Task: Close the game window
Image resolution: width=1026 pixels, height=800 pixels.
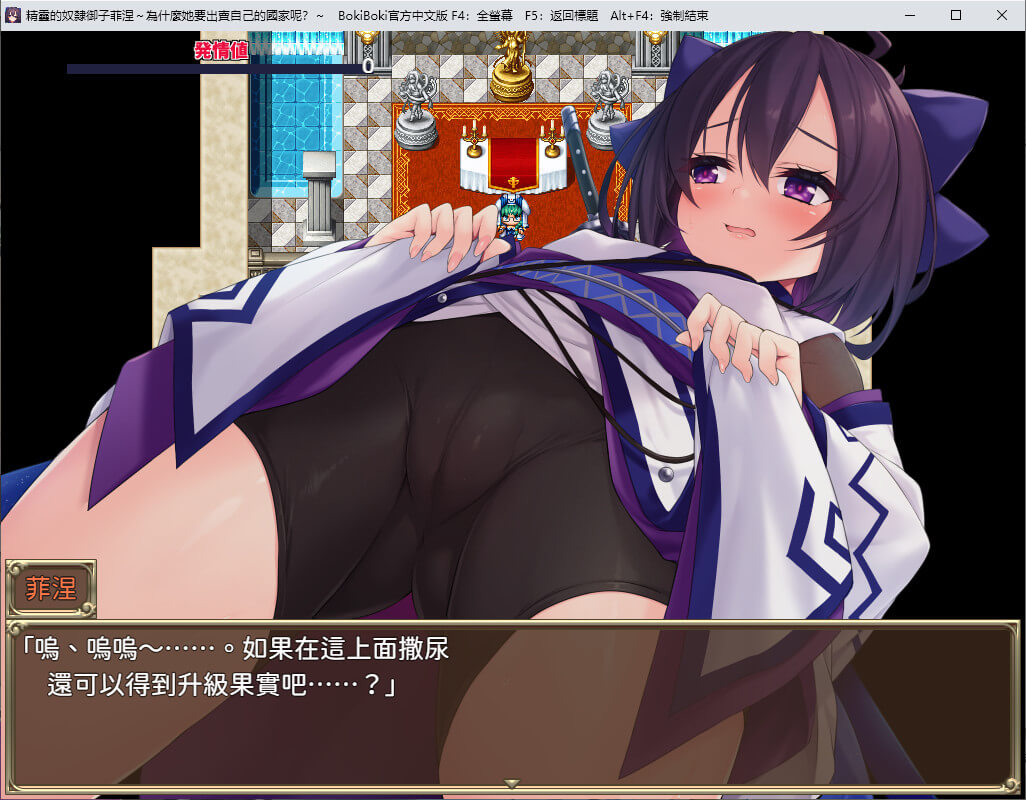Action: click(x=1002, y=15)
